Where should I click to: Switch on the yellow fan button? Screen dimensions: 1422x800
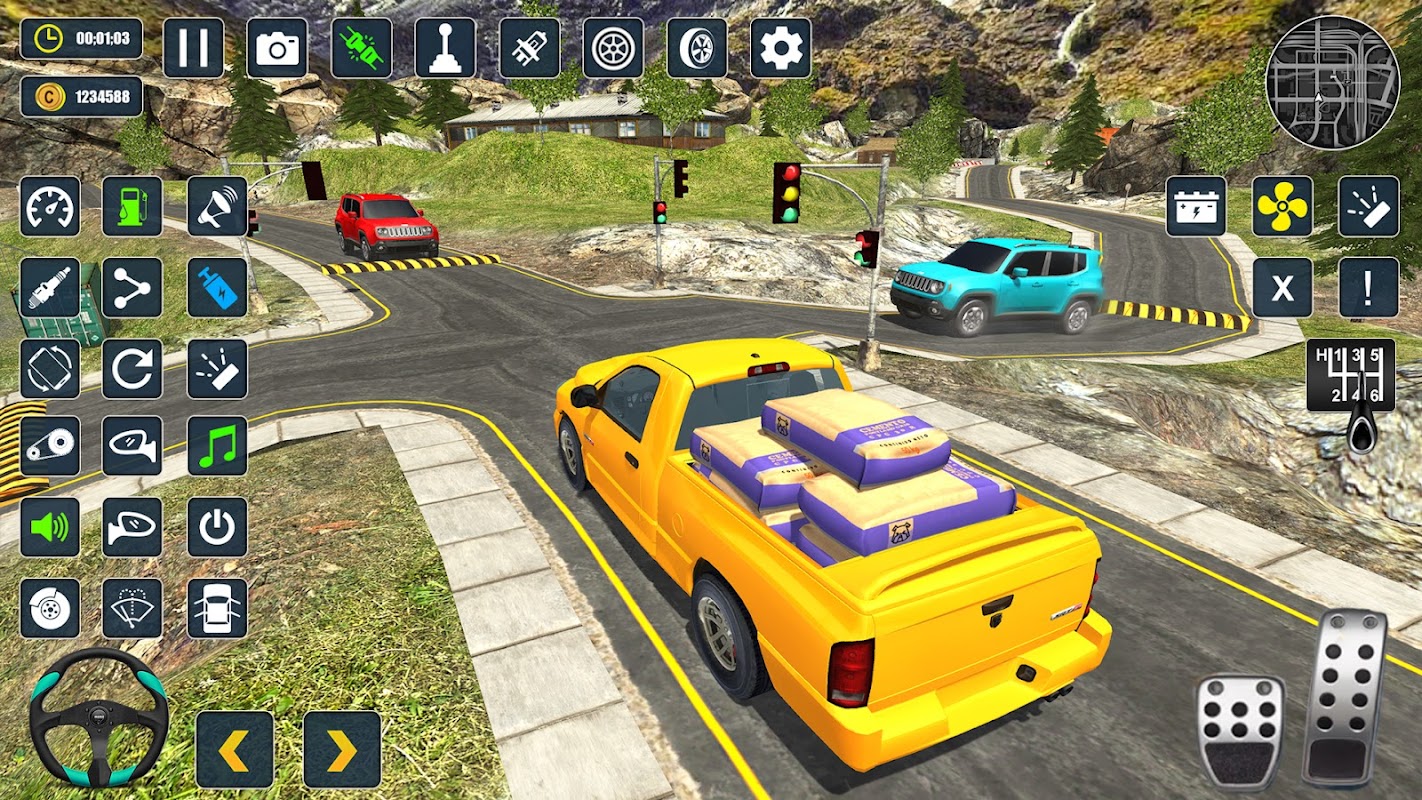click(x=1283, y=207)
